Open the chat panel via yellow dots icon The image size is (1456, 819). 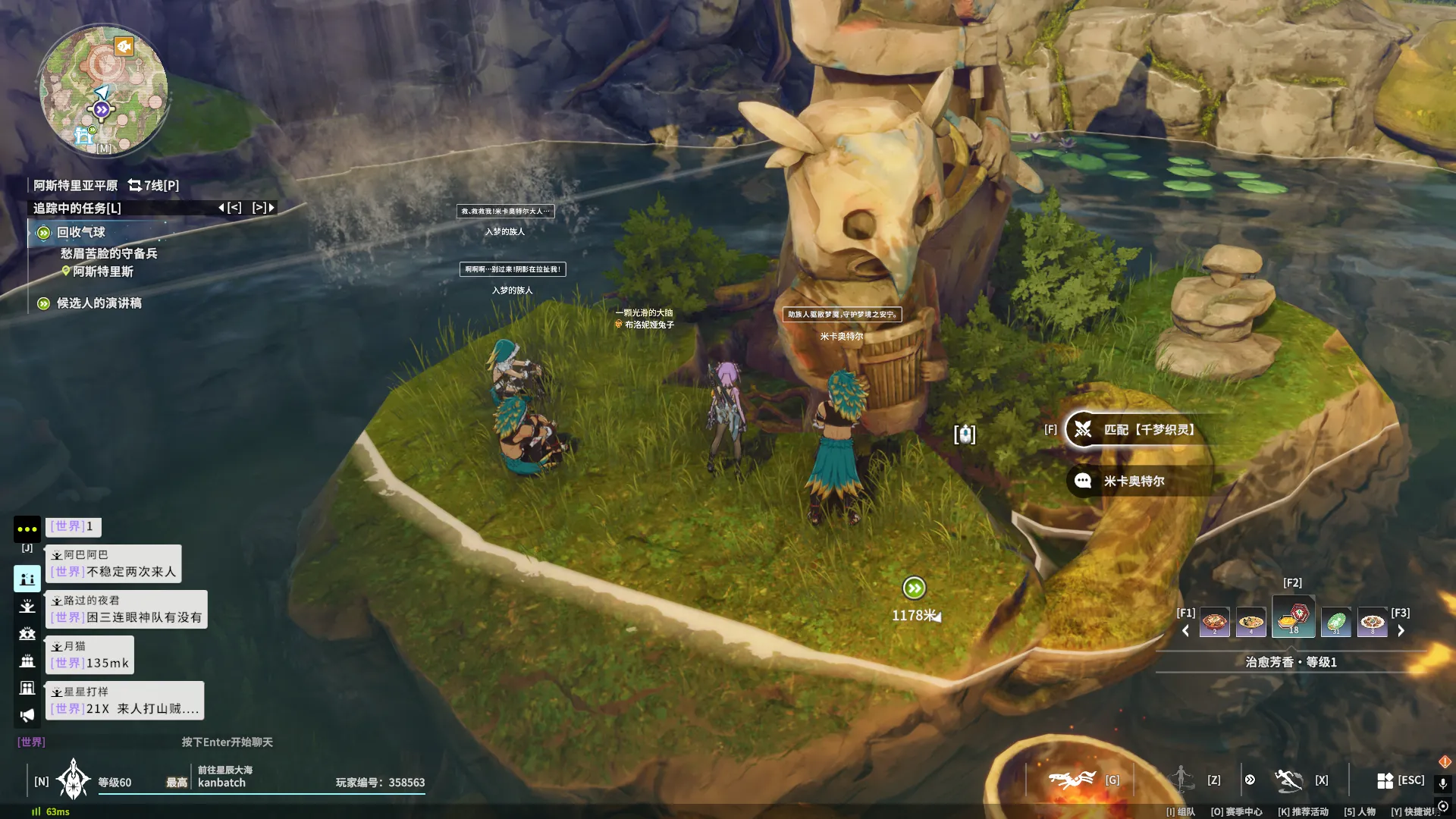(x=27, y=529)
